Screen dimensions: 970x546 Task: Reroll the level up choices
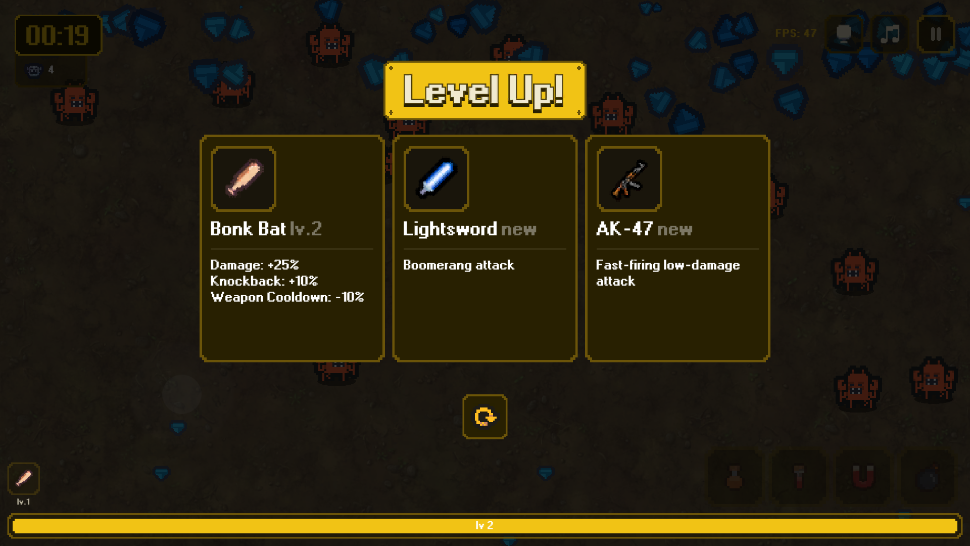coord(485,416)
